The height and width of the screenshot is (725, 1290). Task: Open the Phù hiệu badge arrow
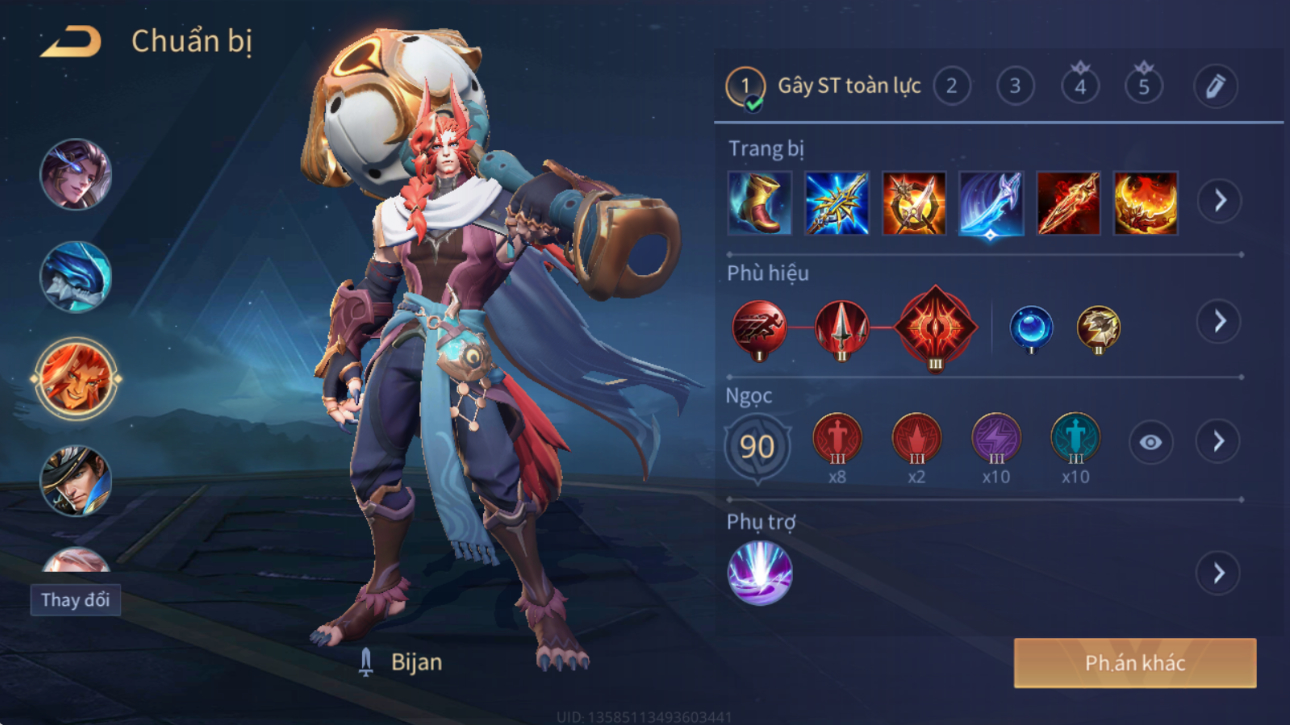pyautogui.click(x=1219, y=322)
